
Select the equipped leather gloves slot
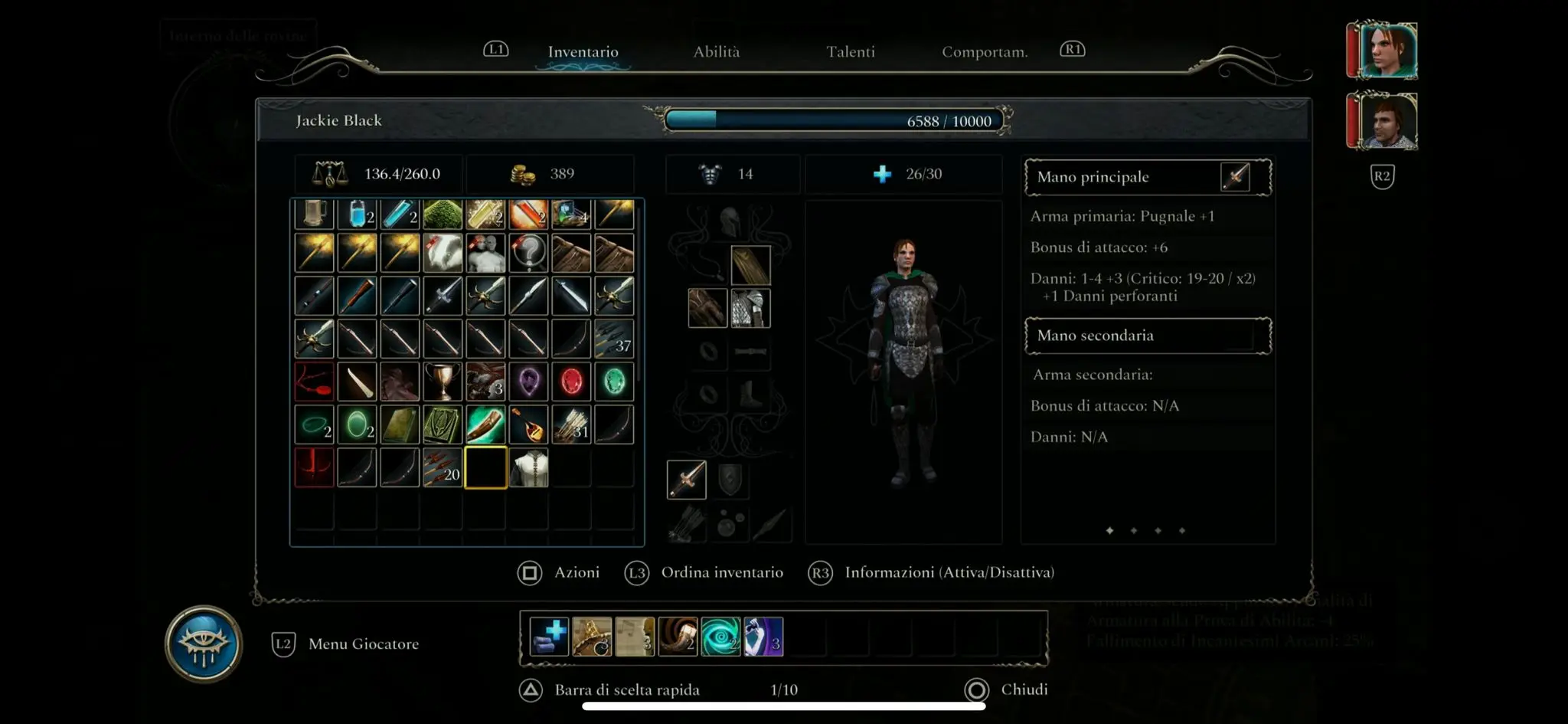click(x=707, y=308)
